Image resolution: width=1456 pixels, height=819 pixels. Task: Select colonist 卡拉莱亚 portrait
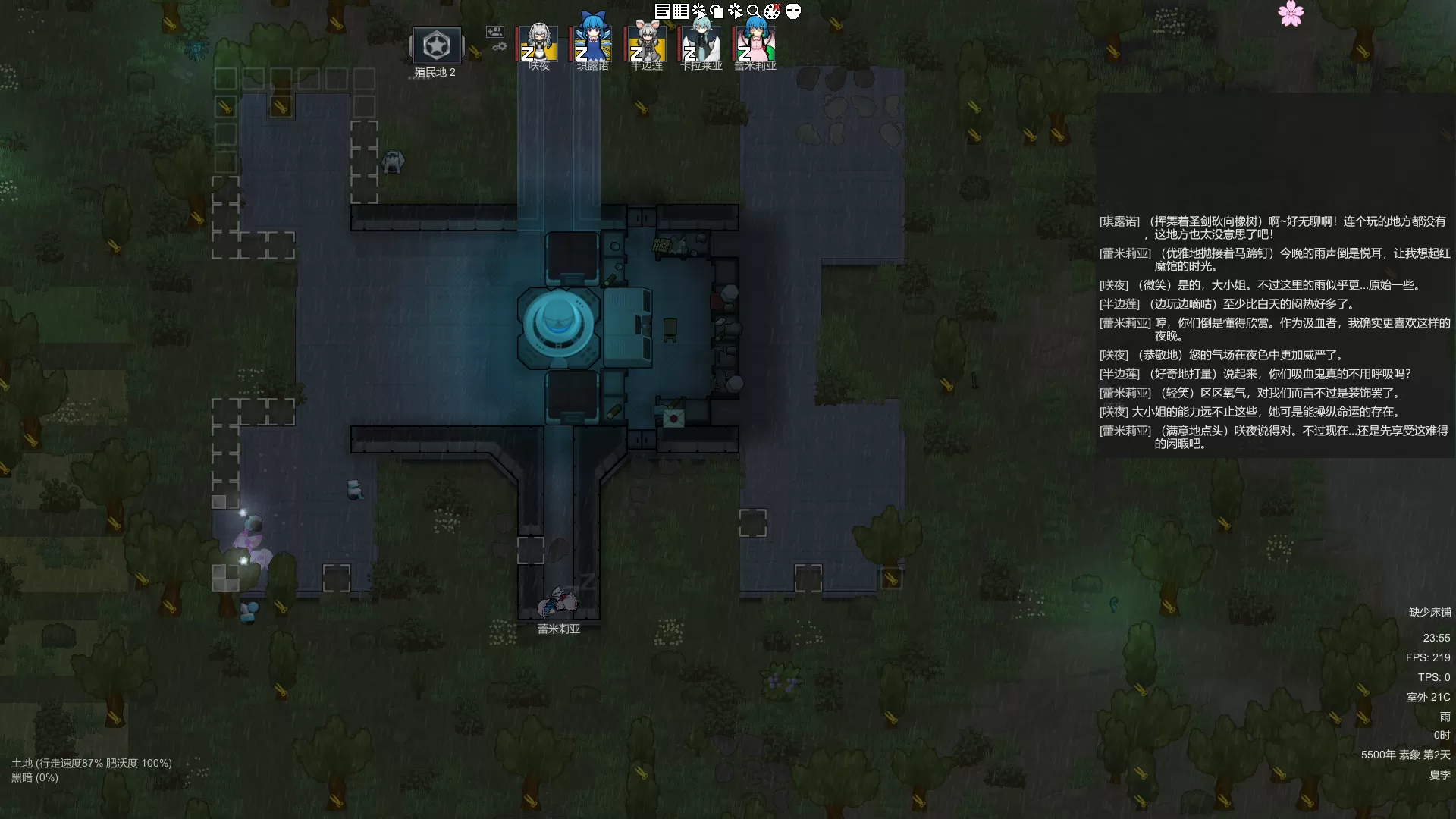tap(701, 44)
